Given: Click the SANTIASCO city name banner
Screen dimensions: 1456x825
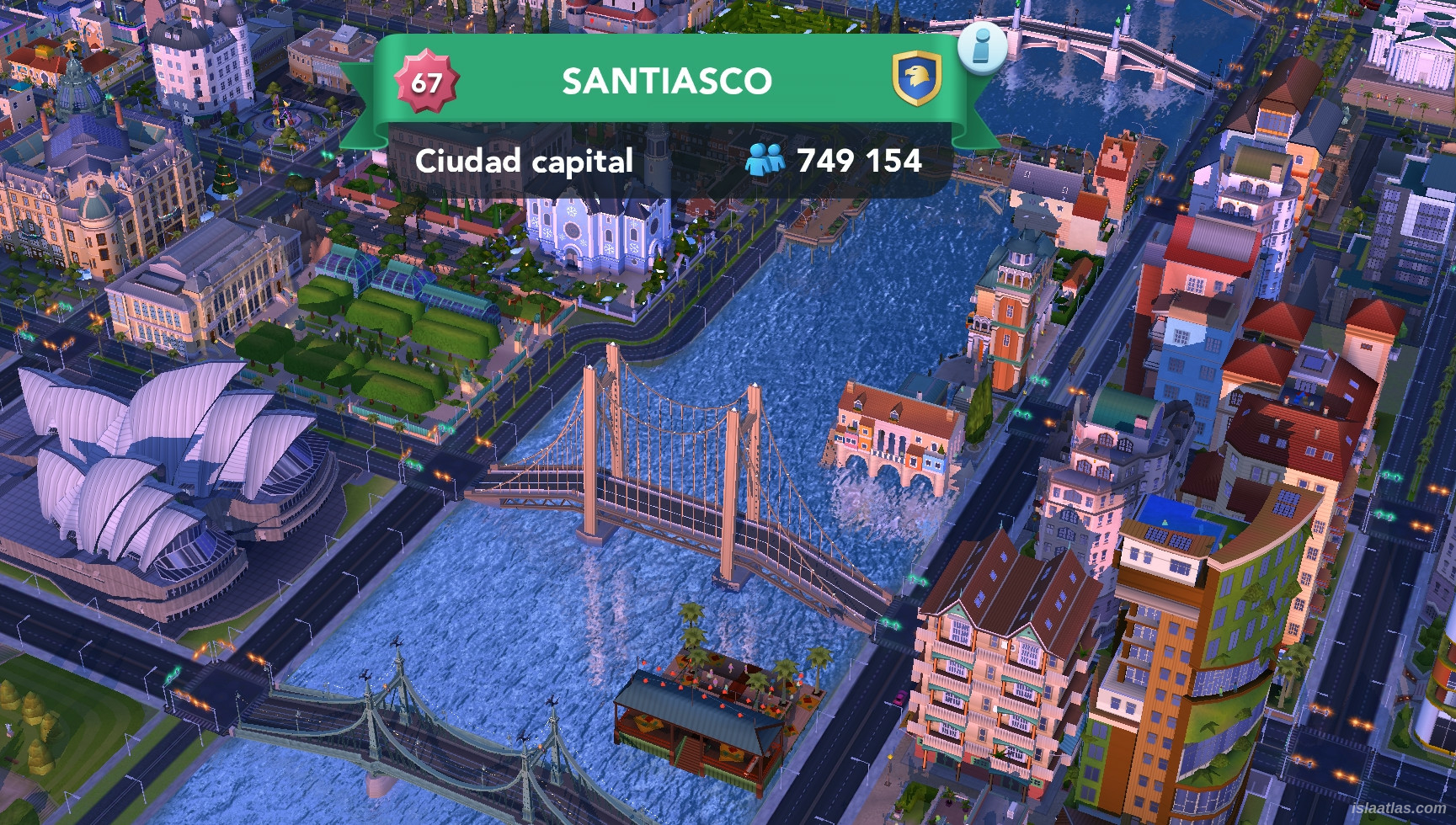Looking at the screenshot, I should (666, 82).
